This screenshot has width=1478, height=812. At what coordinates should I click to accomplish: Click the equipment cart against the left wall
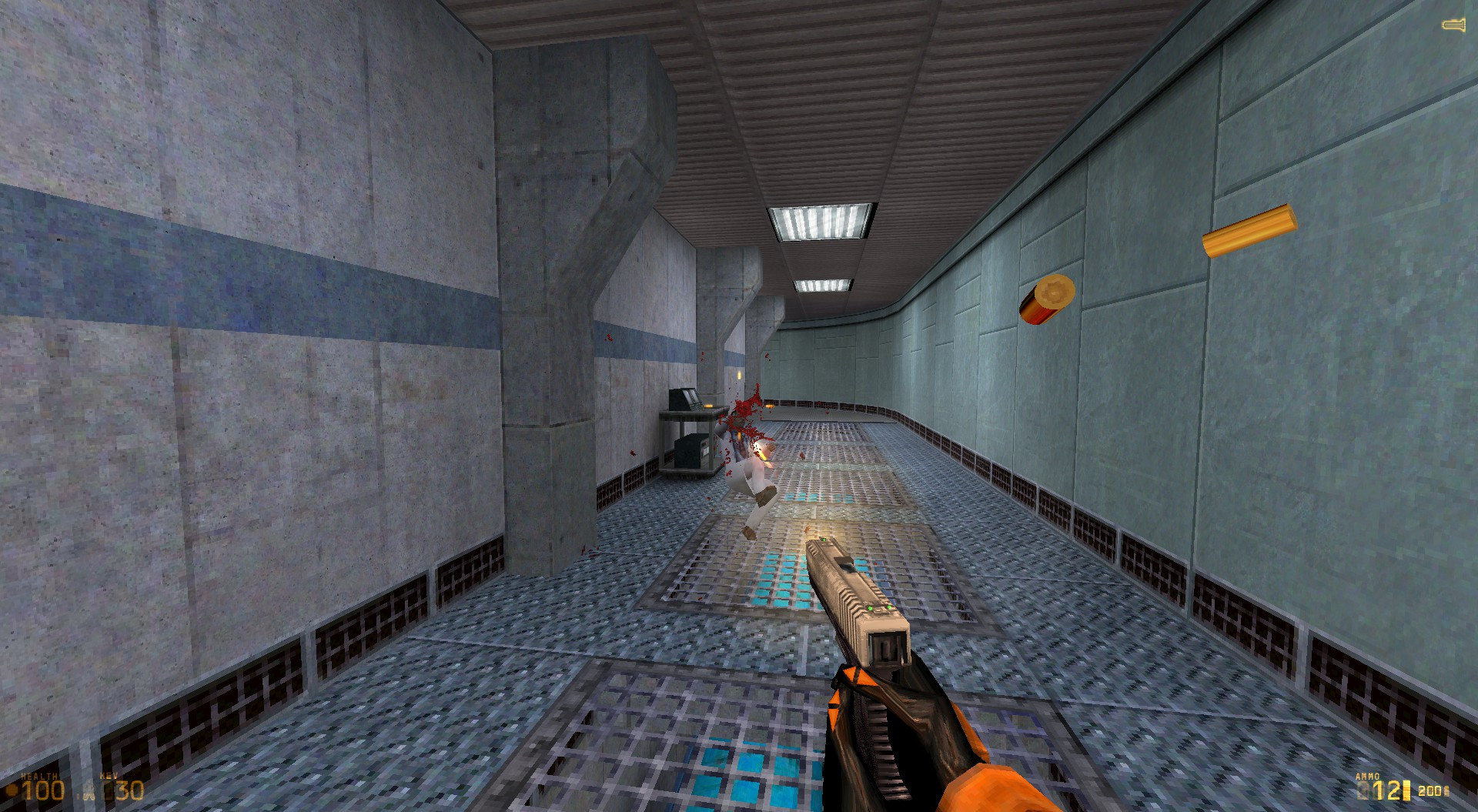(691, 439)
